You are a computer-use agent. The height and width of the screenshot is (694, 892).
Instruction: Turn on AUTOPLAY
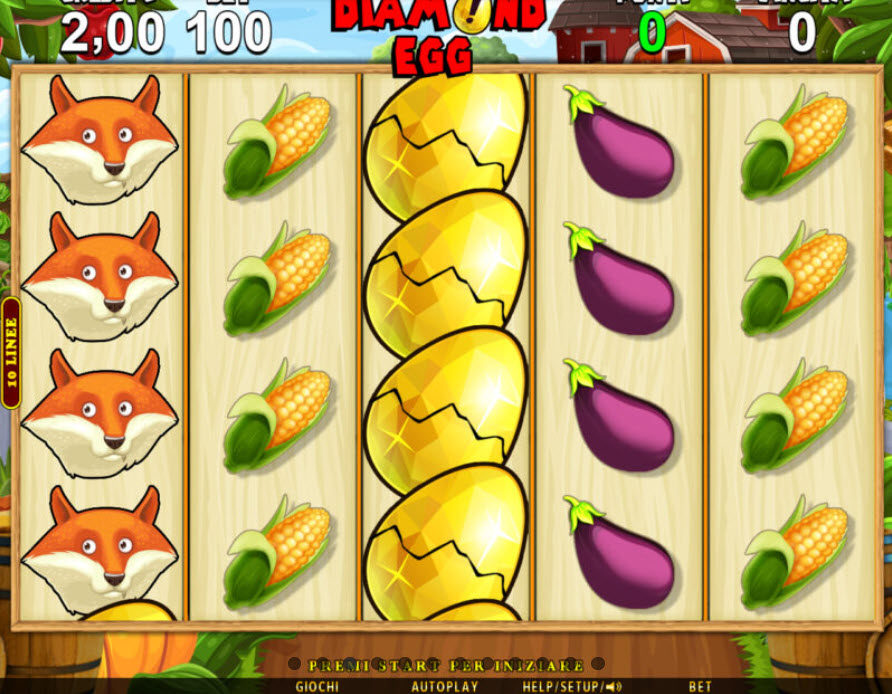coord(445,687)
